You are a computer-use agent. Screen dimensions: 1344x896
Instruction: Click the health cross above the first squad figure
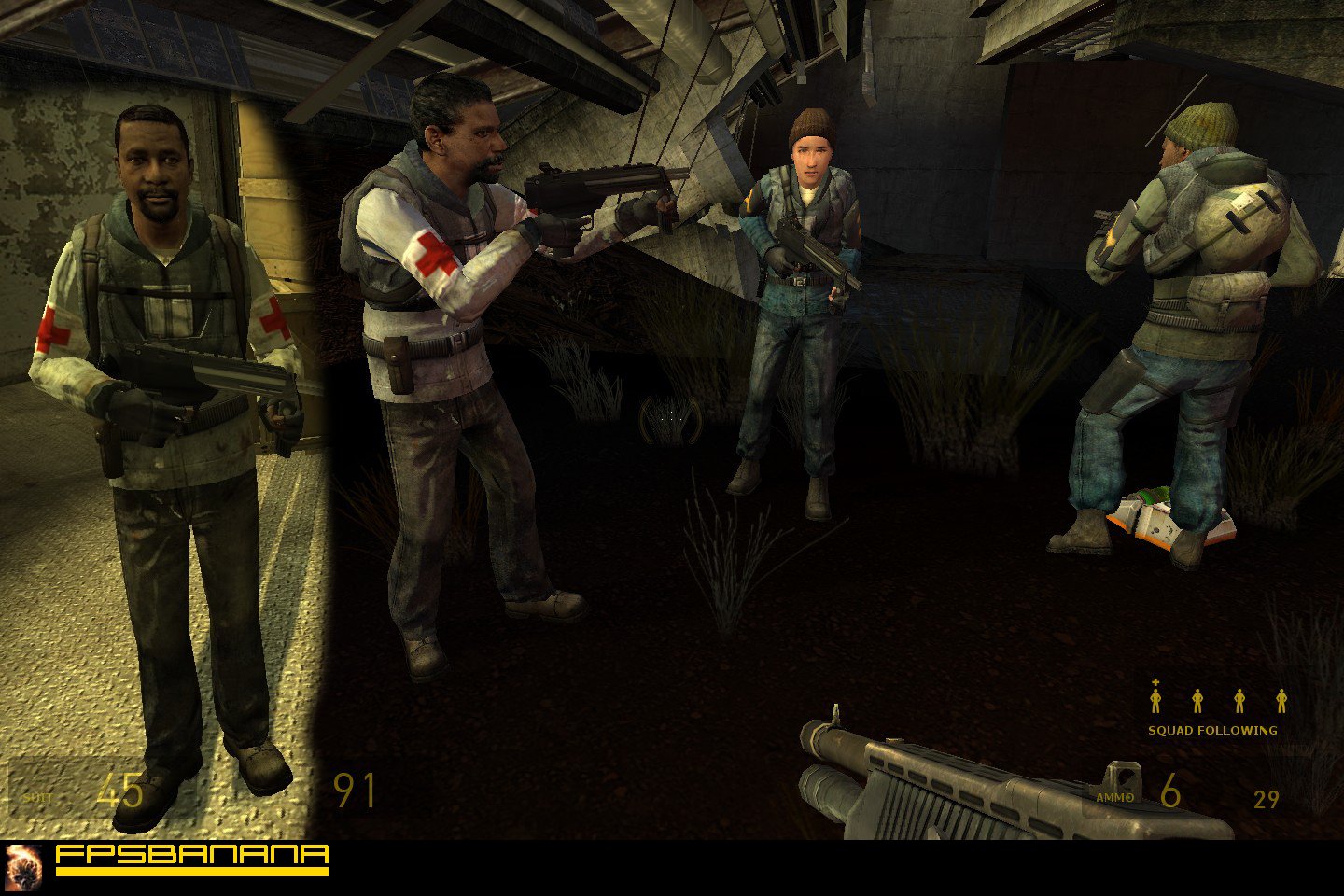1155,682
